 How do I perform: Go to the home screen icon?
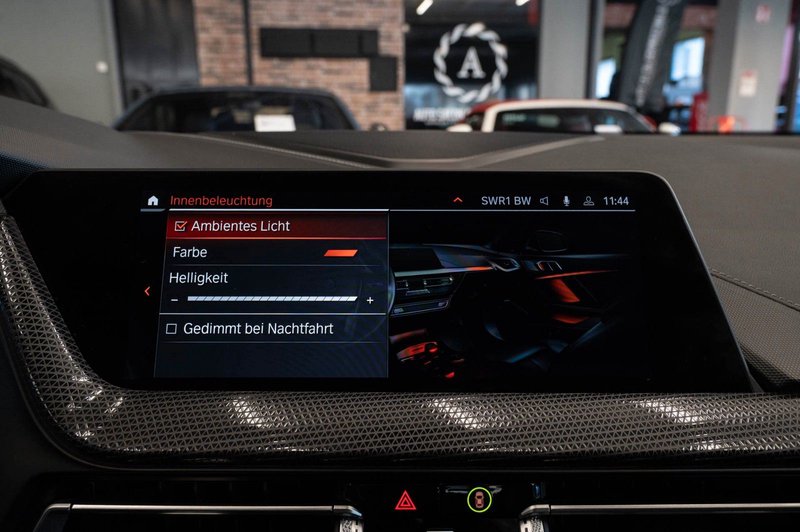point(153,201)
